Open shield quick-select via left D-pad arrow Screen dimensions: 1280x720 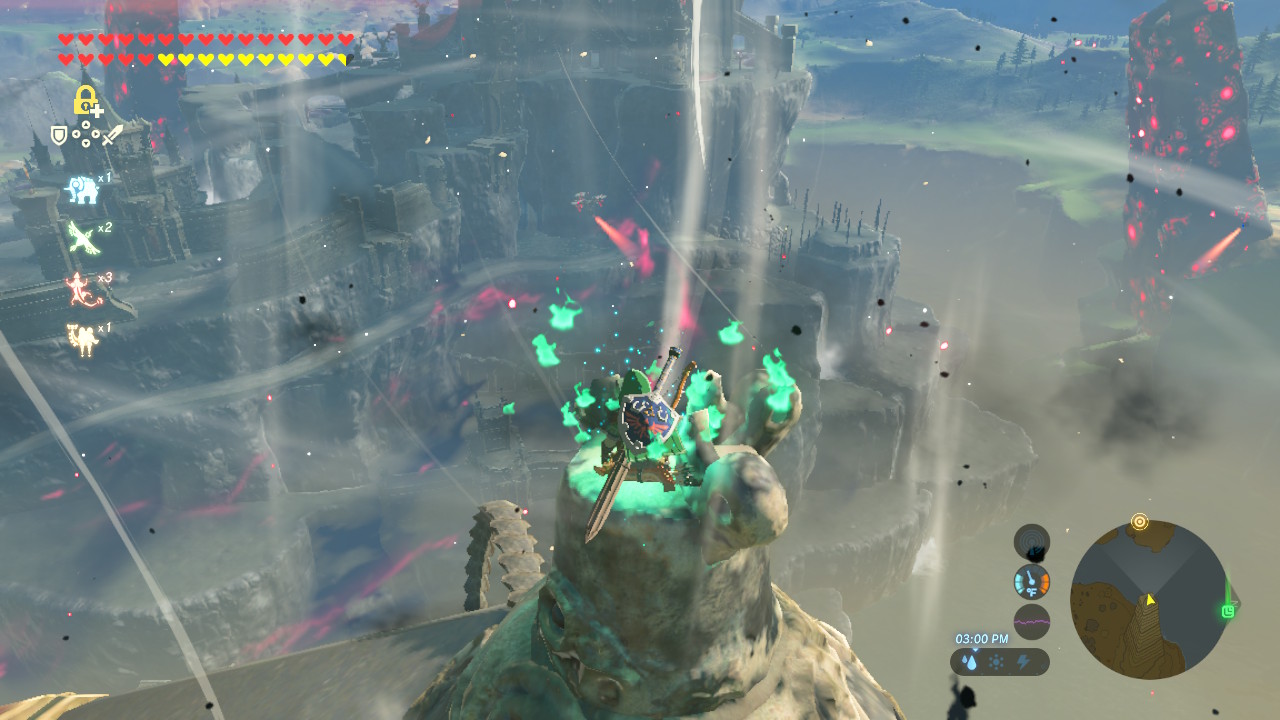(76, 133)
